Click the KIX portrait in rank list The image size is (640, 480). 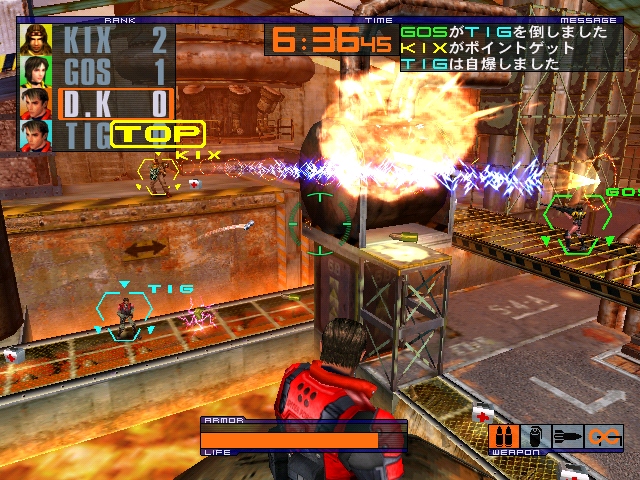tap(36, 40)
